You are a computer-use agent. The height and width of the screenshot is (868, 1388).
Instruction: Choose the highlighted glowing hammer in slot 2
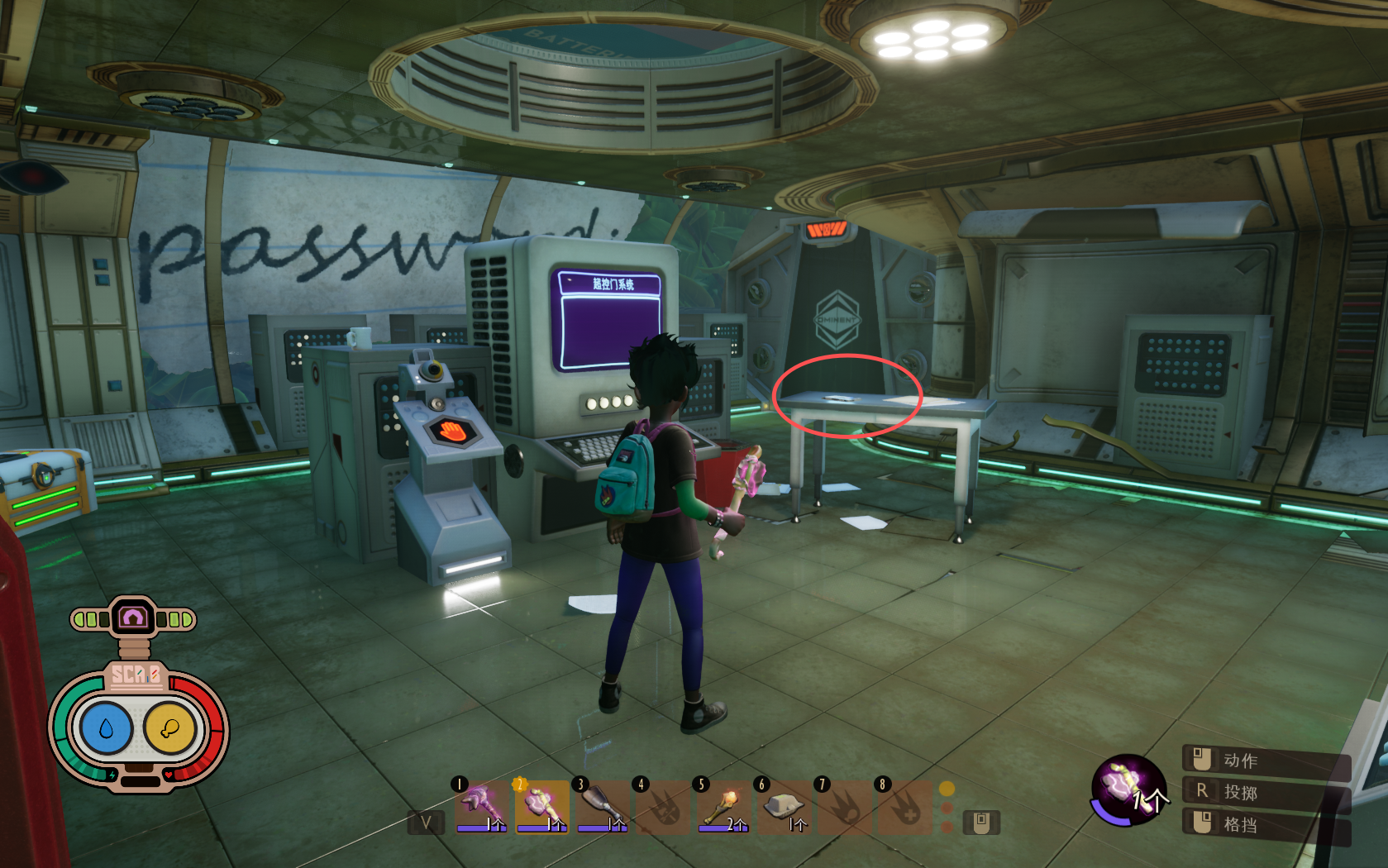click(x=542, y=805)
